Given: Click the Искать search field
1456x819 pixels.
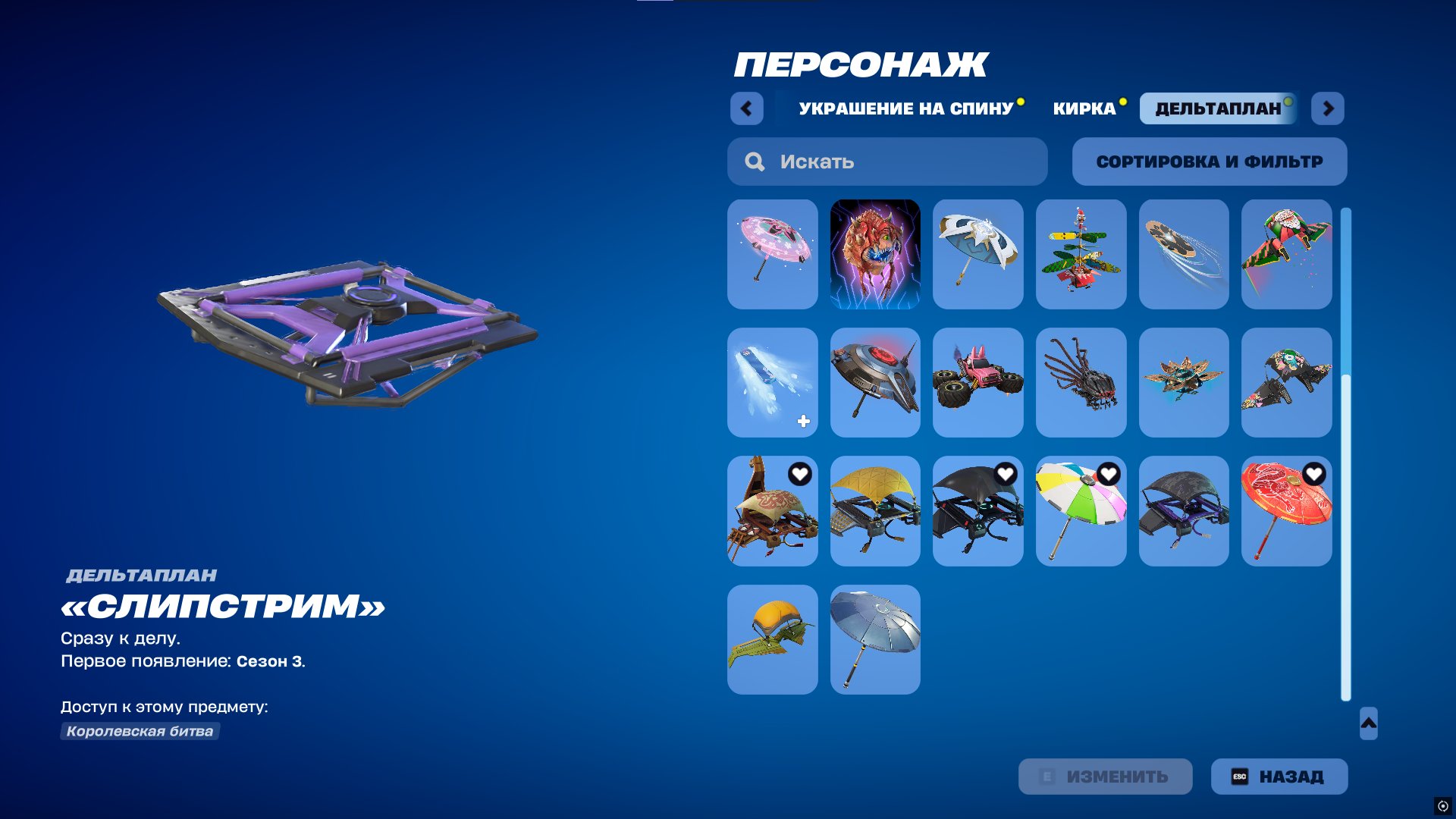Looking at the screenshot, I should coord(887,161).
